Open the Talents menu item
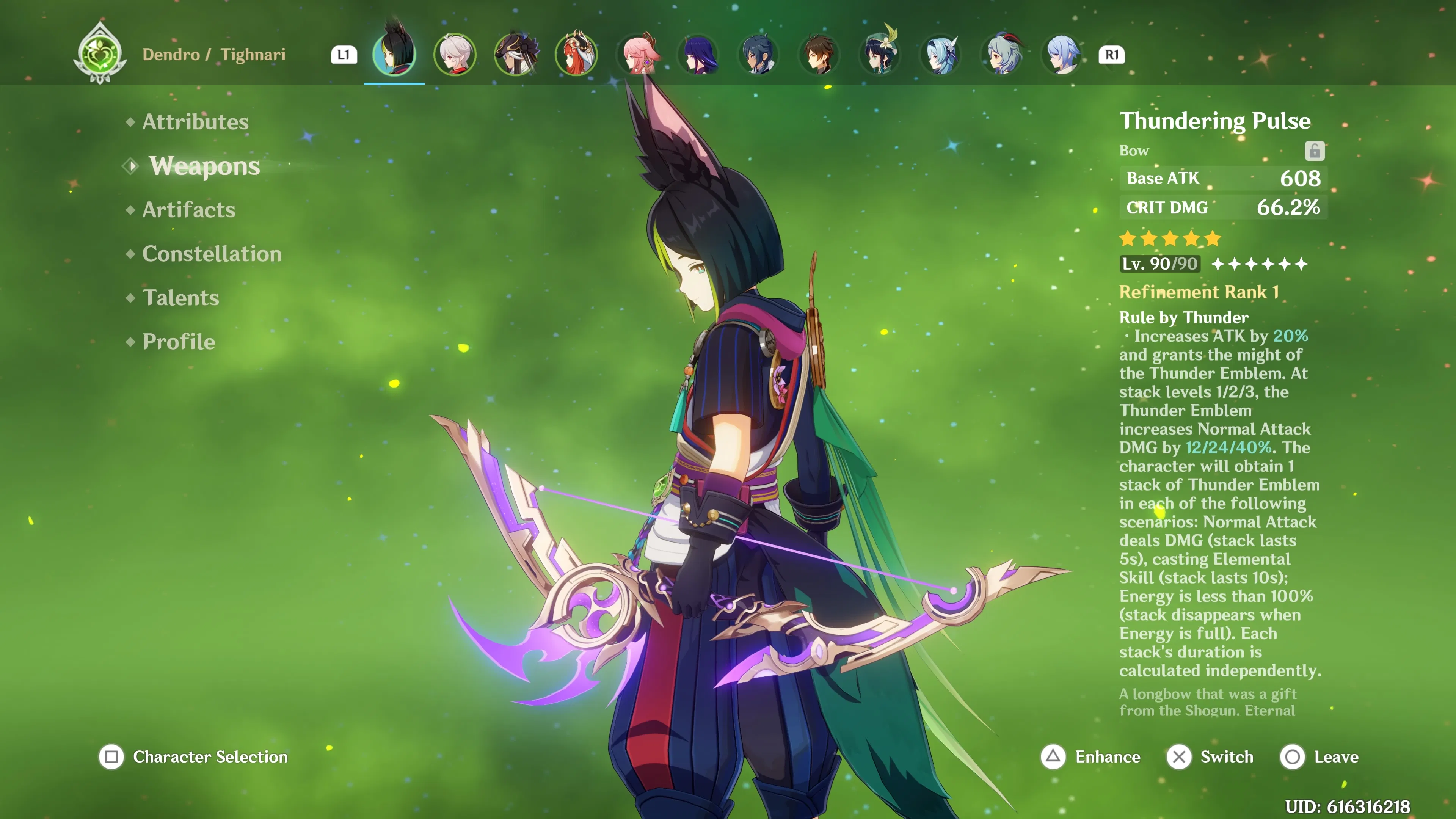The height and width of the screenshot is (819, 1456). tap(181, 297)
